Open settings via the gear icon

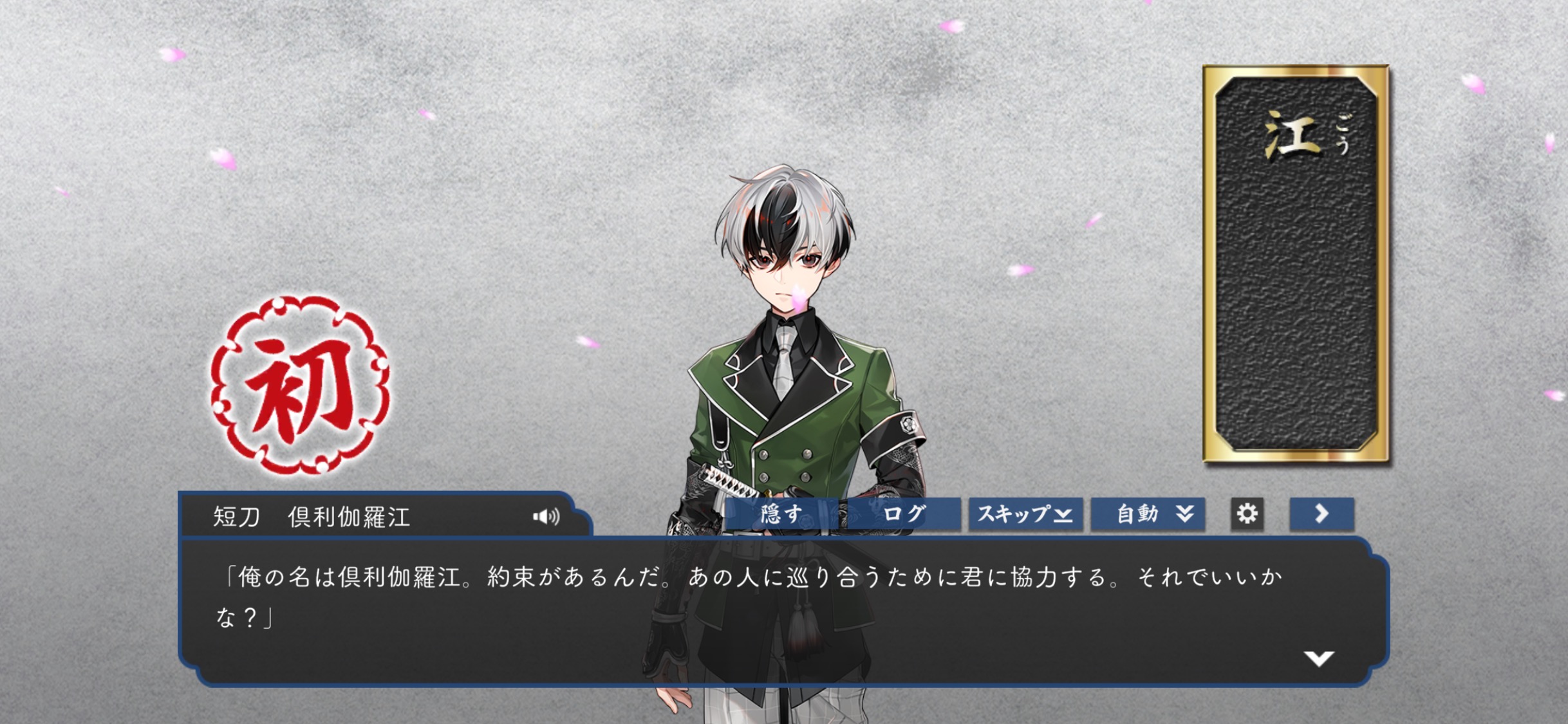pos(1247,514)
